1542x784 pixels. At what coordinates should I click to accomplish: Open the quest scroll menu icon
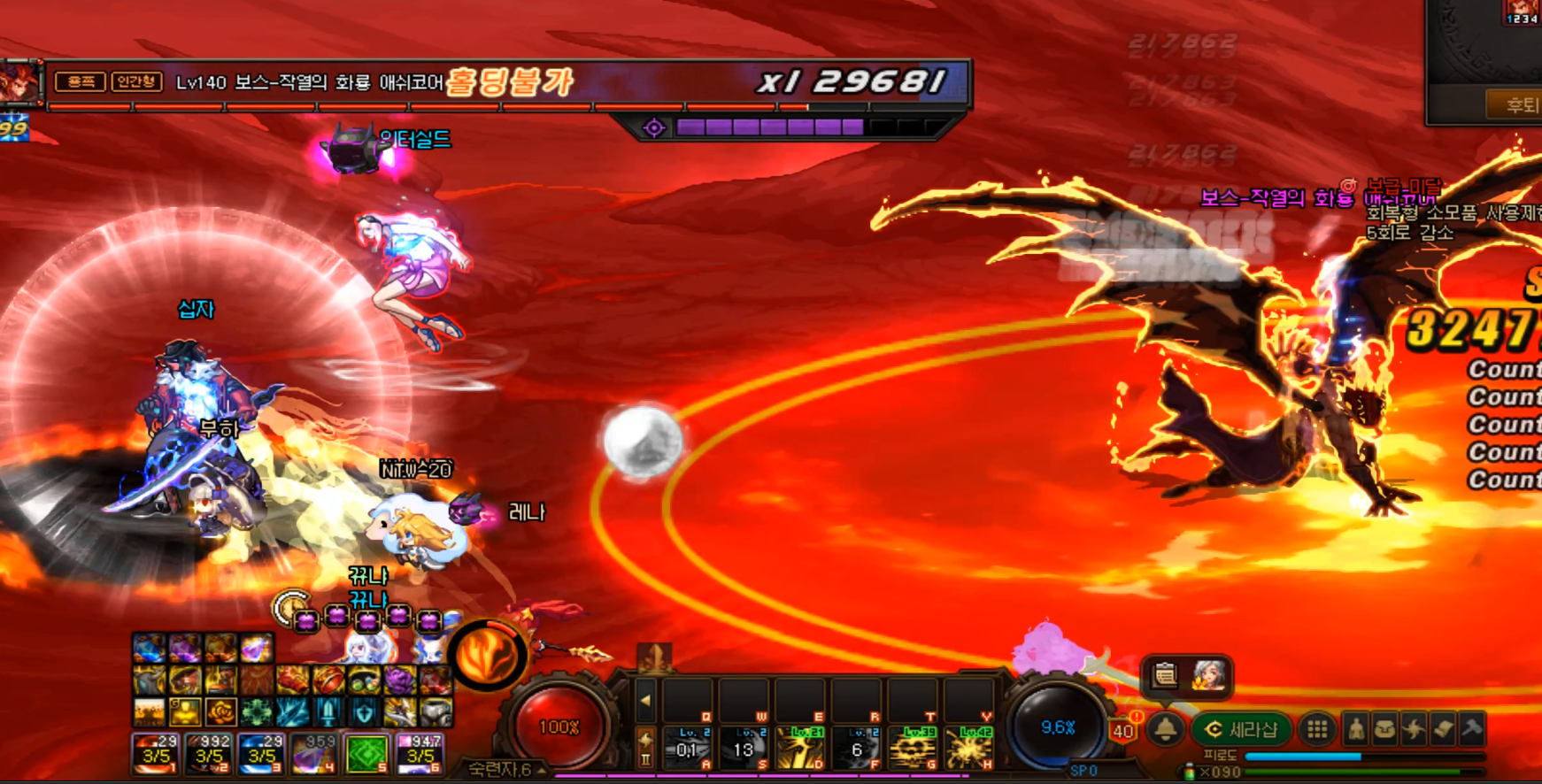(1444, 730)
